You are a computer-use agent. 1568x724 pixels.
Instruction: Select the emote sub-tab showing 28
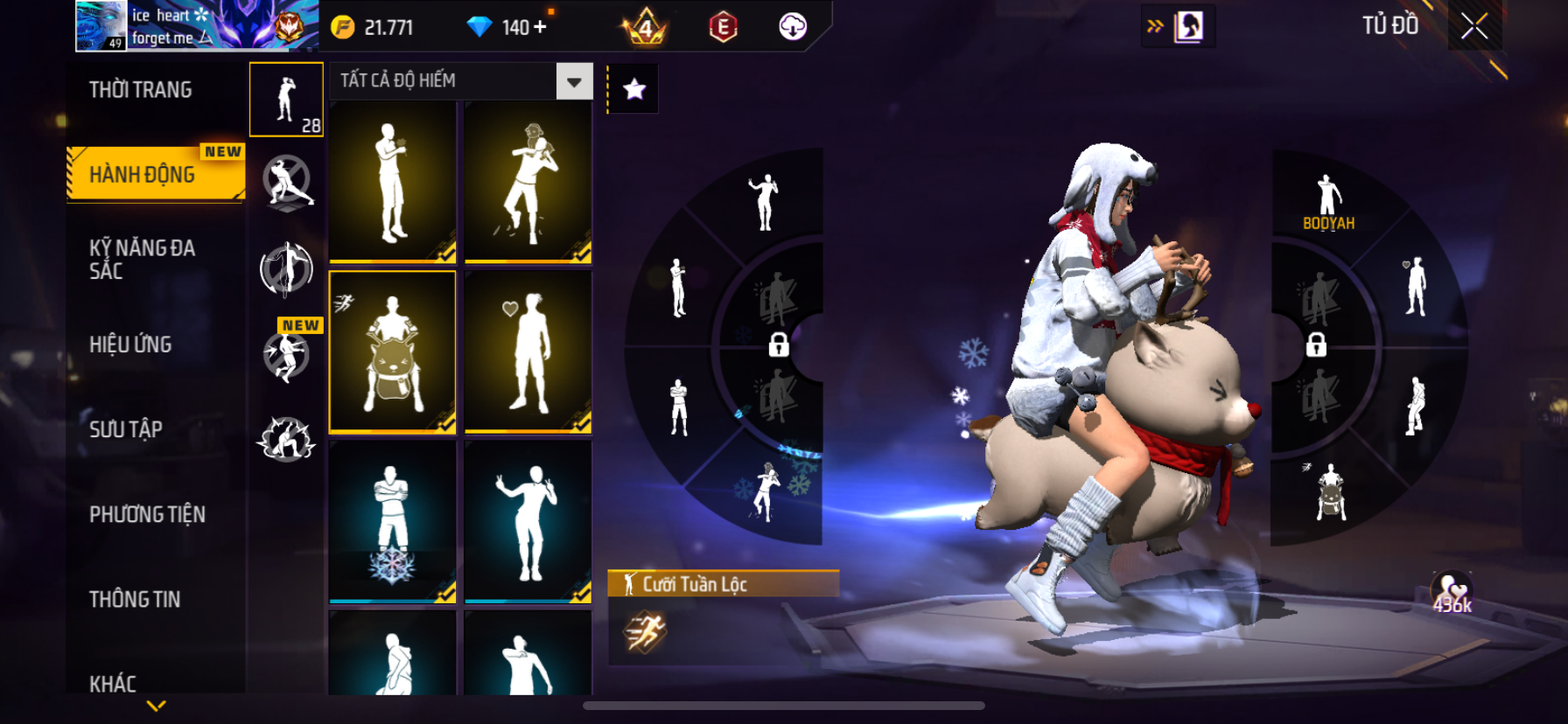[286, 100]
